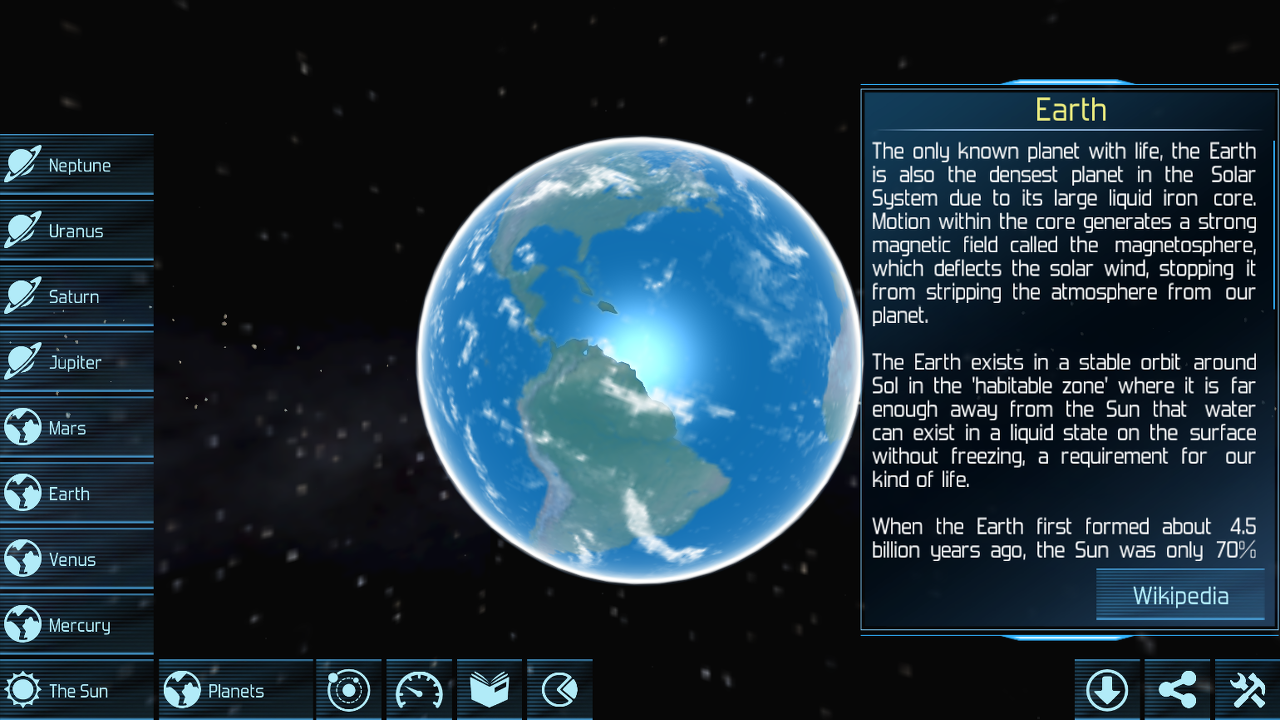Screen dimensions: 1280x720
Task: Open the Wikipedia article about Earth
Action: [x=1180, y=595]
